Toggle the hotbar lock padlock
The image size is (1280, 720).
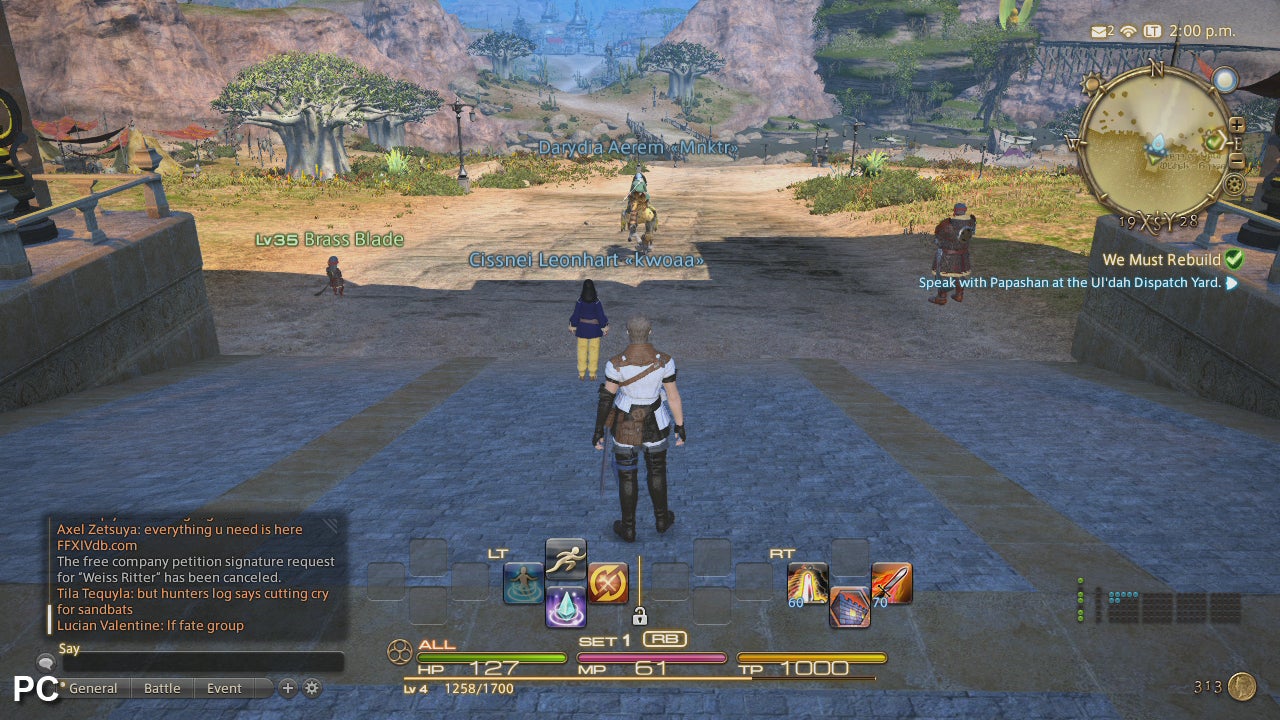coord(640,616)
